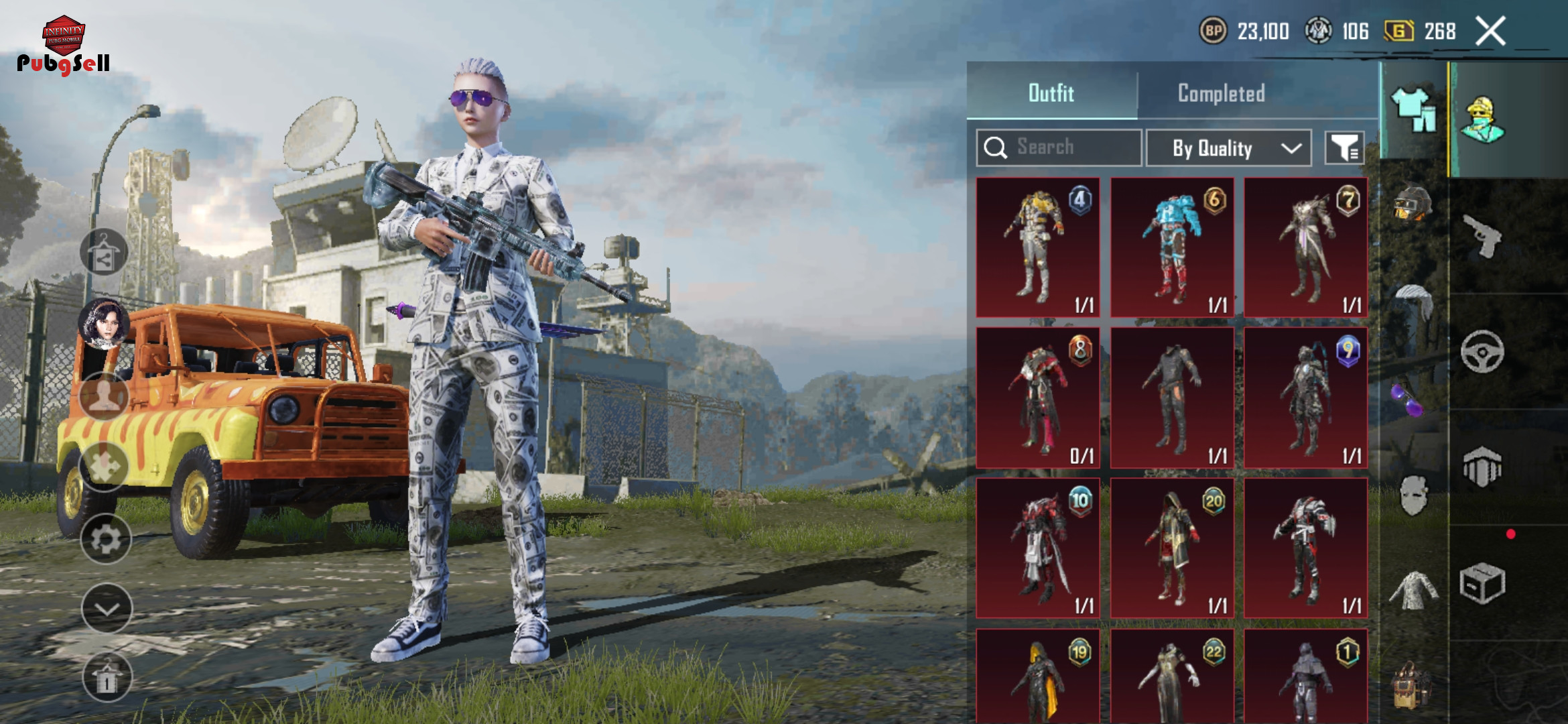The height and width of the screenshot is (724, 1568).
Task: Close the inventory screen
Action: [1491, 32]
